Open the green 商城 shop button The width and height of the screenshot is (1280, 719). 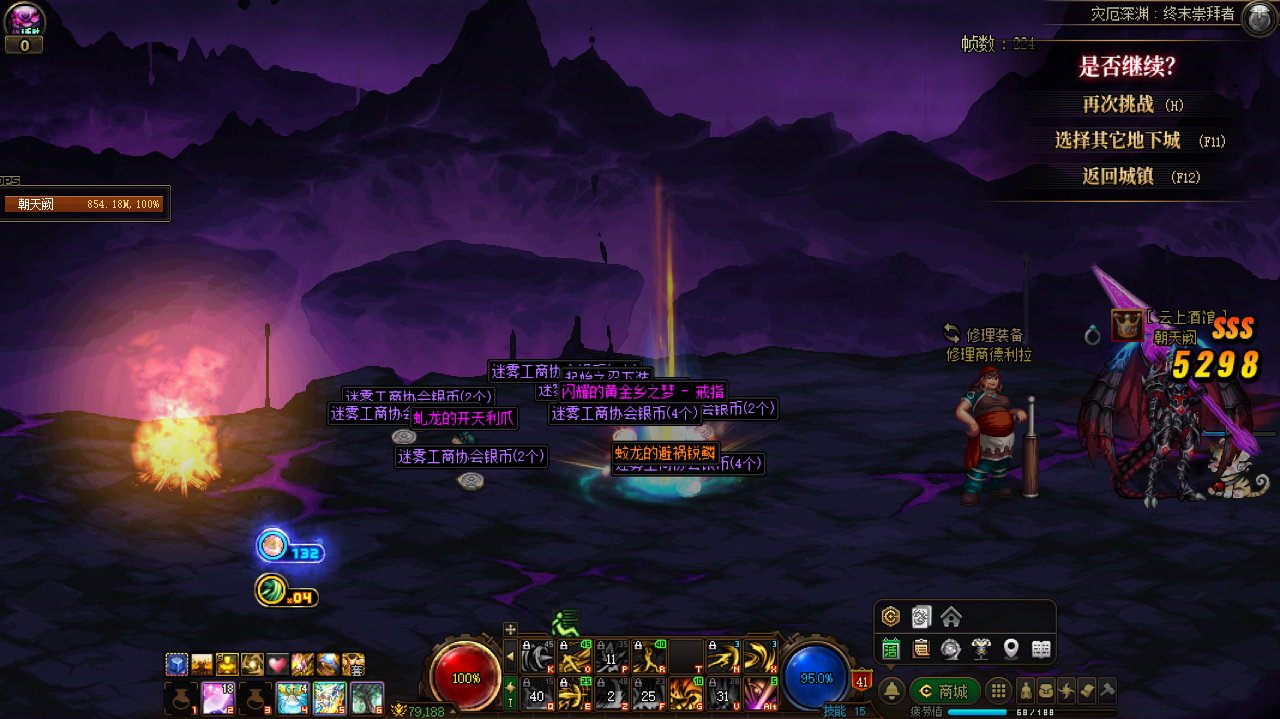(945, 691)
